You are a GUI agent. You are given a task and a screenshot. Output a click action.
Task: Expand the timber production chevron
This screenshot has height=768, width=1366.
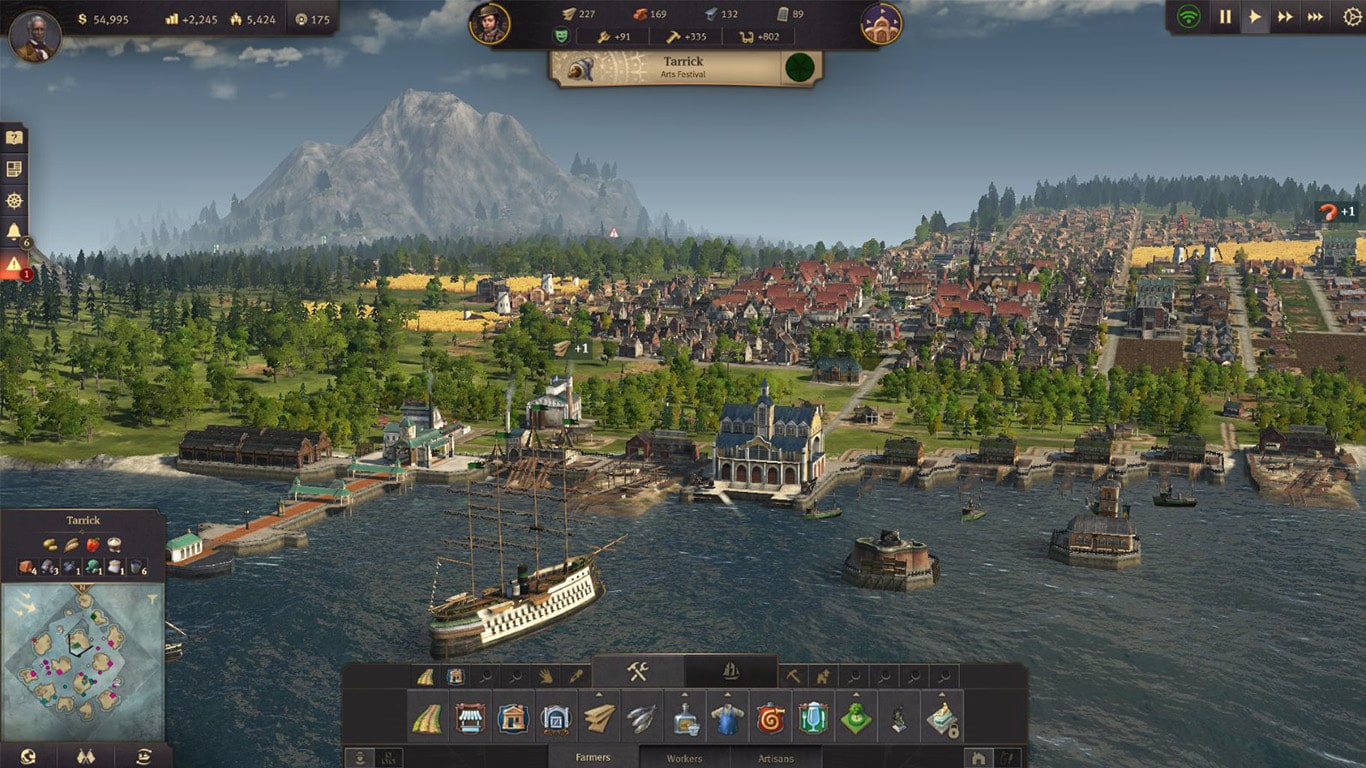click(597, 694)
